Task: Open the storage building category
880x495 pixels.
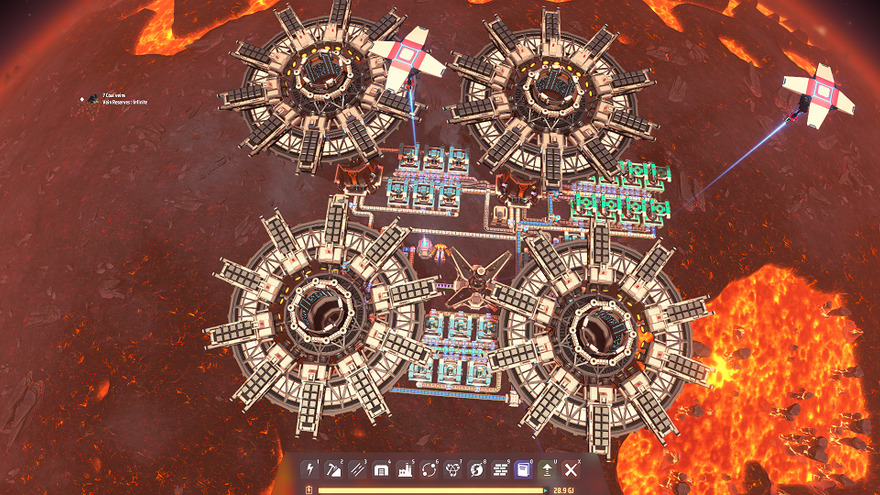Action: [x=381, y=468]
